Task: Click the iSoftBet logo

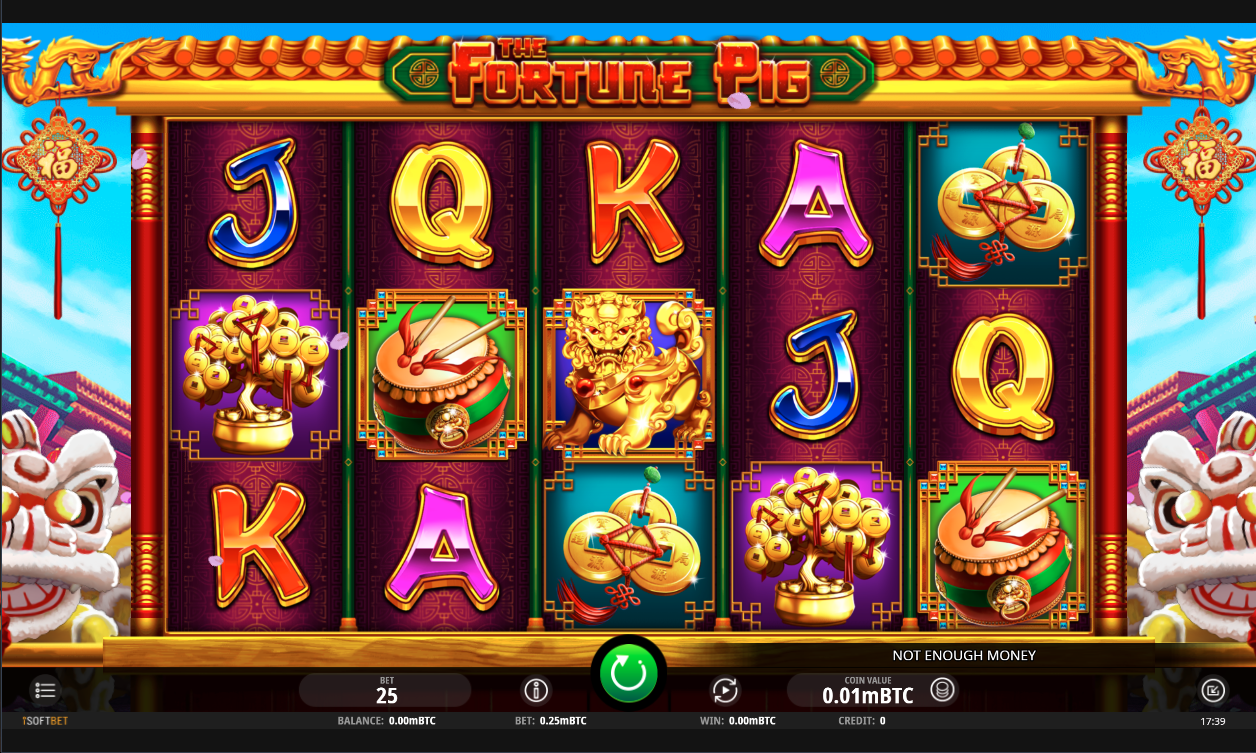Action: 45,720
